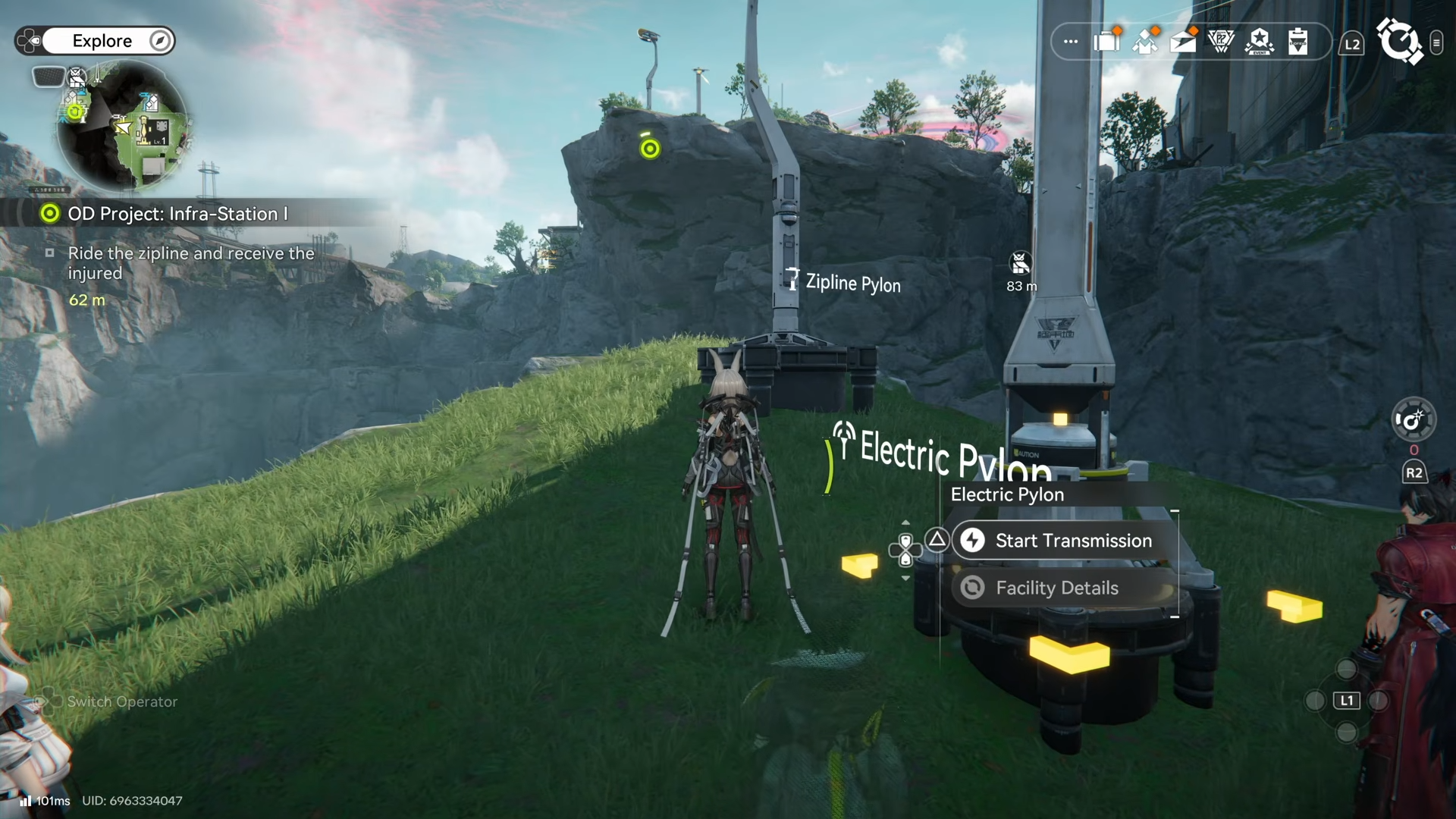1456x819 pixels.
Task: Click the compass icon beside Explore
Action: coord(159,41)
